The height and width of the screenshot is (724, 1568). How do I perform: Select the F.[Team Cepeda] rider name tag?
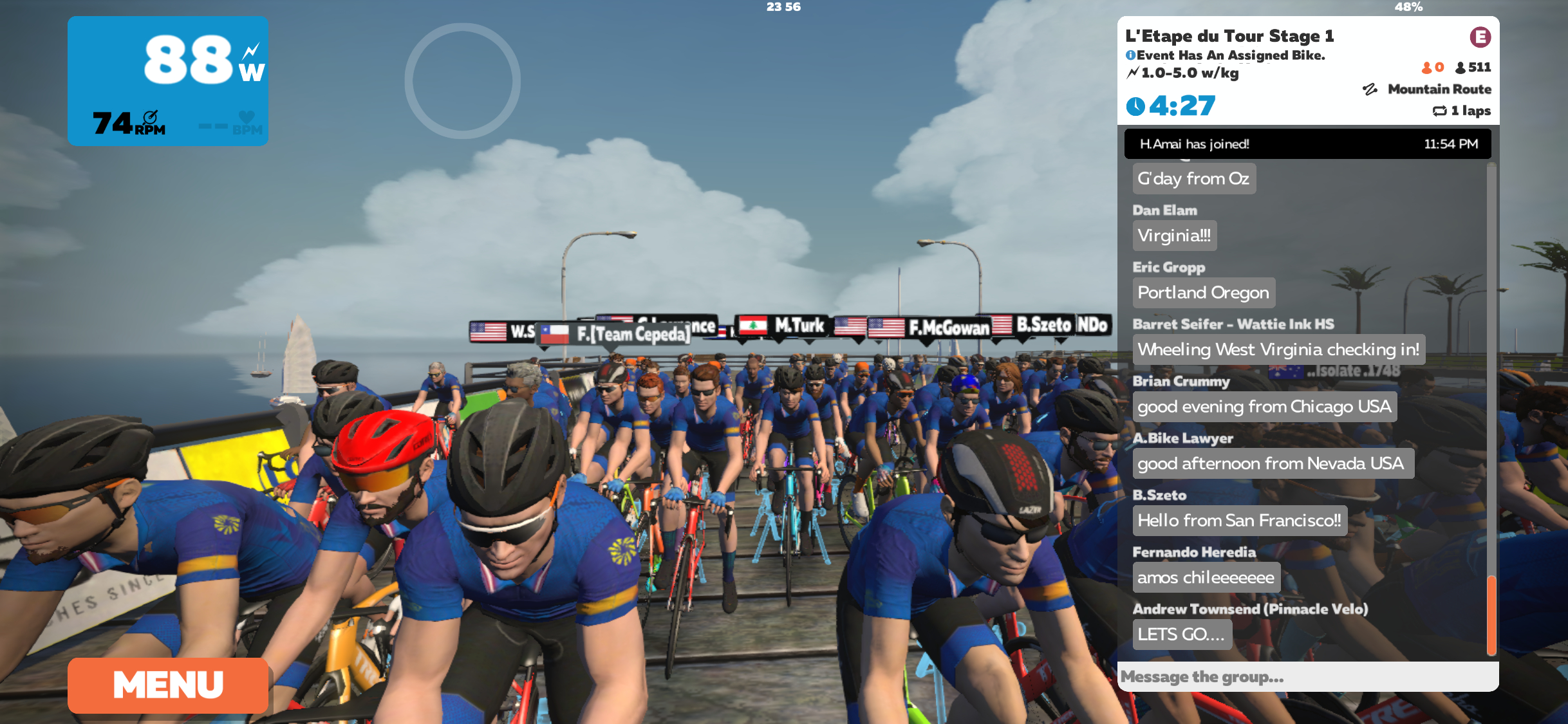click(617, 334)
